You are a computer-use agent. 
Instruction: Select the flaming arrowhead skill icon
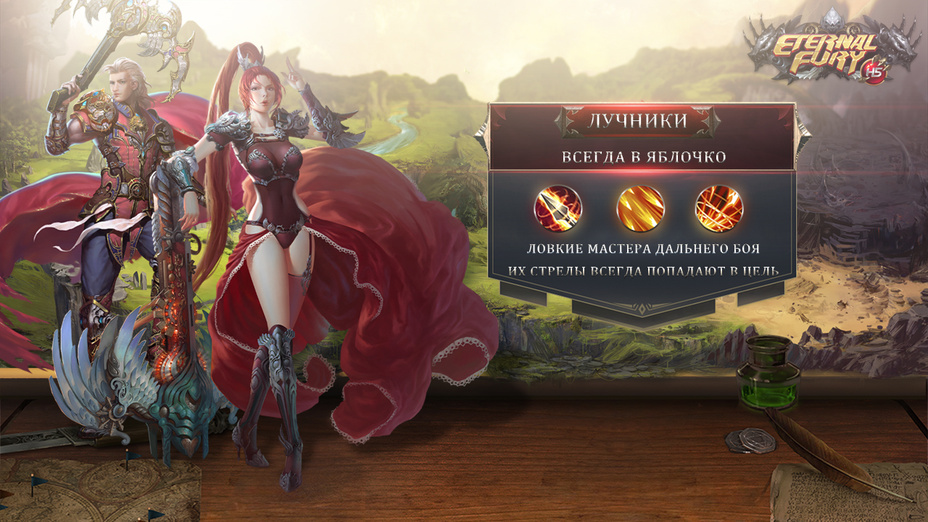click(x=558, y=209)
